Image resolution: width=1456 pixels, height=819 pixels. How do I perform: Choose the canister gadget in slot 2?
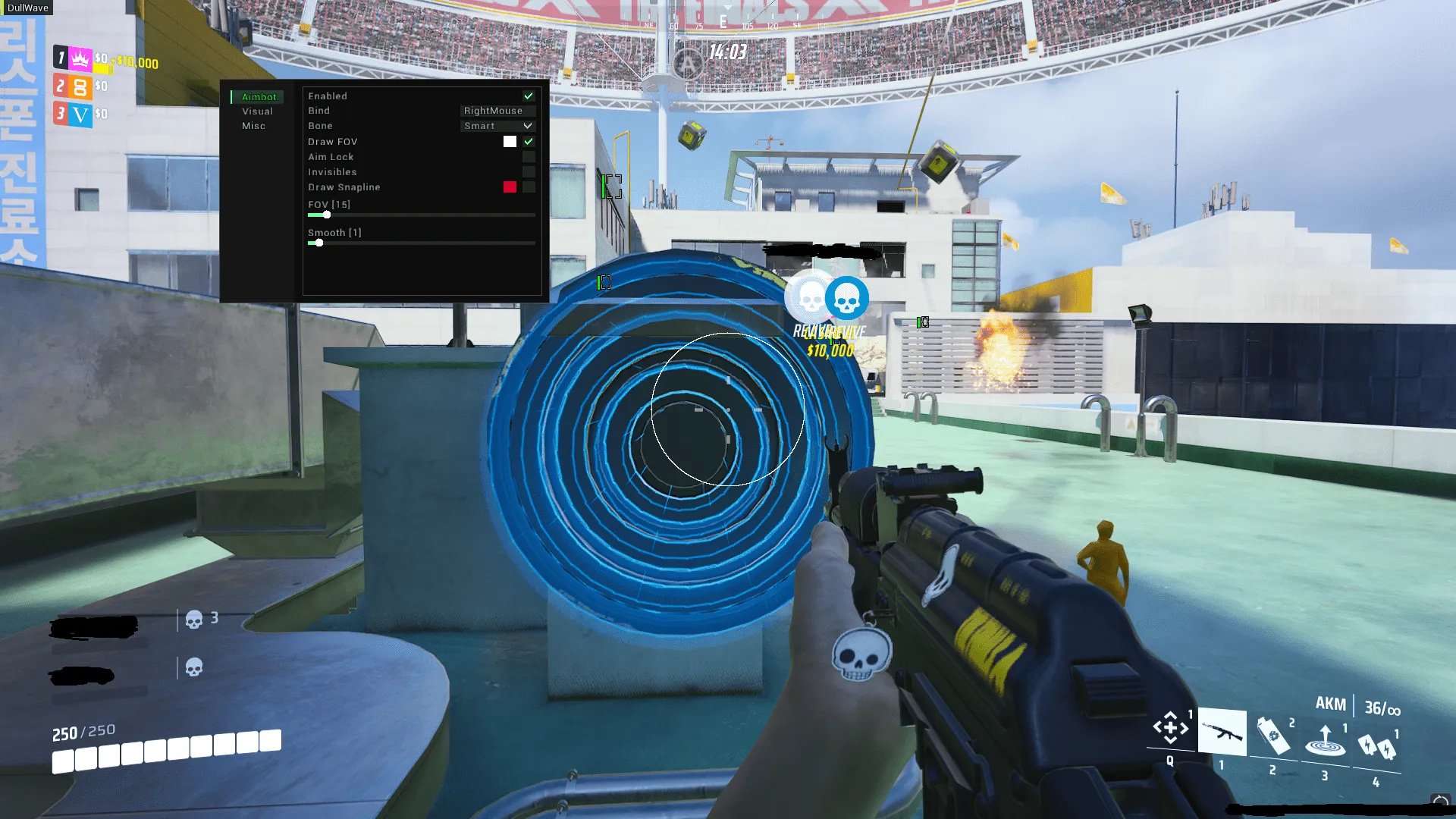(x=1272, y=736)
